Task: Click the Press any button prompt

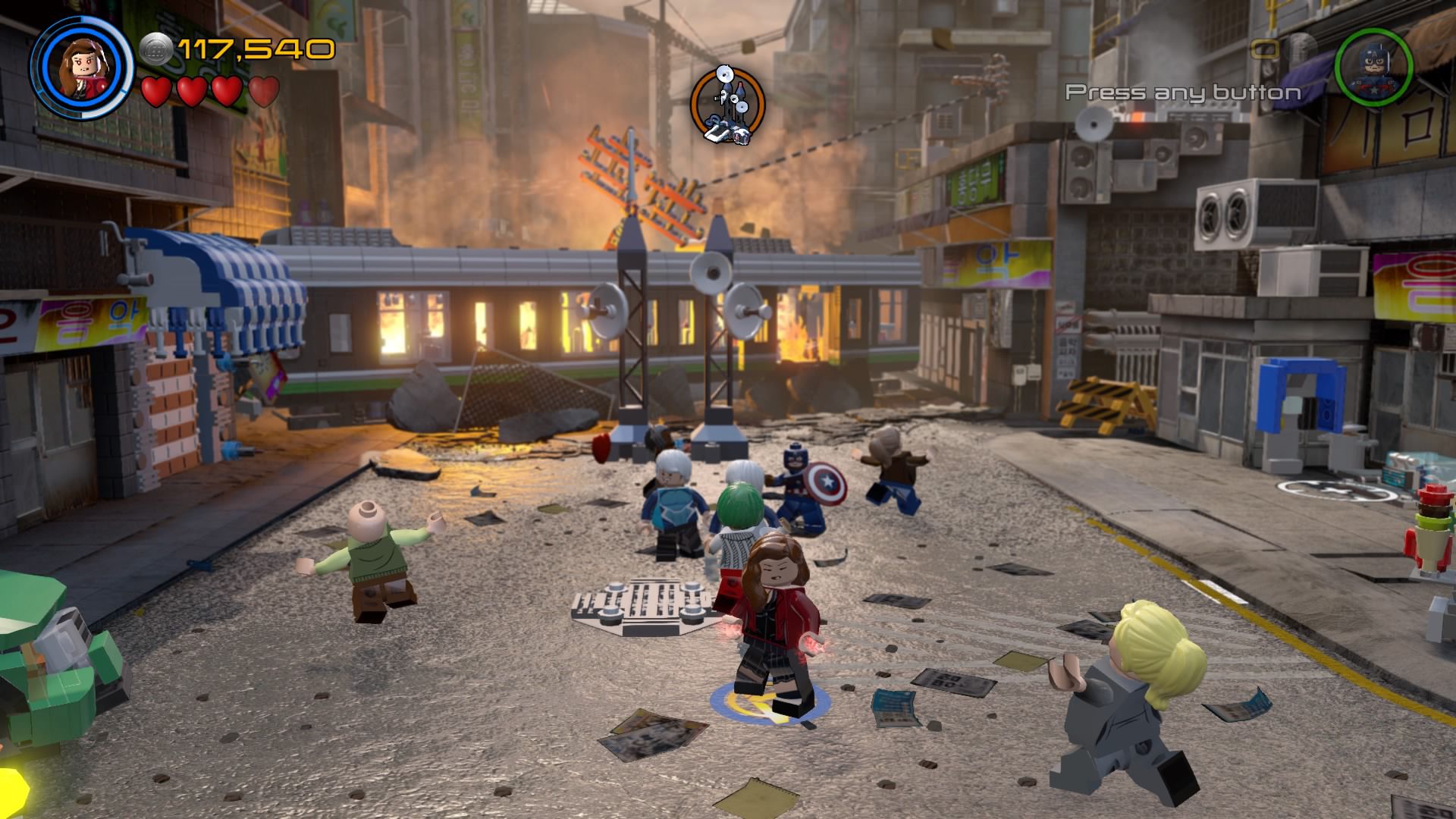Action: coord(1181,93)
